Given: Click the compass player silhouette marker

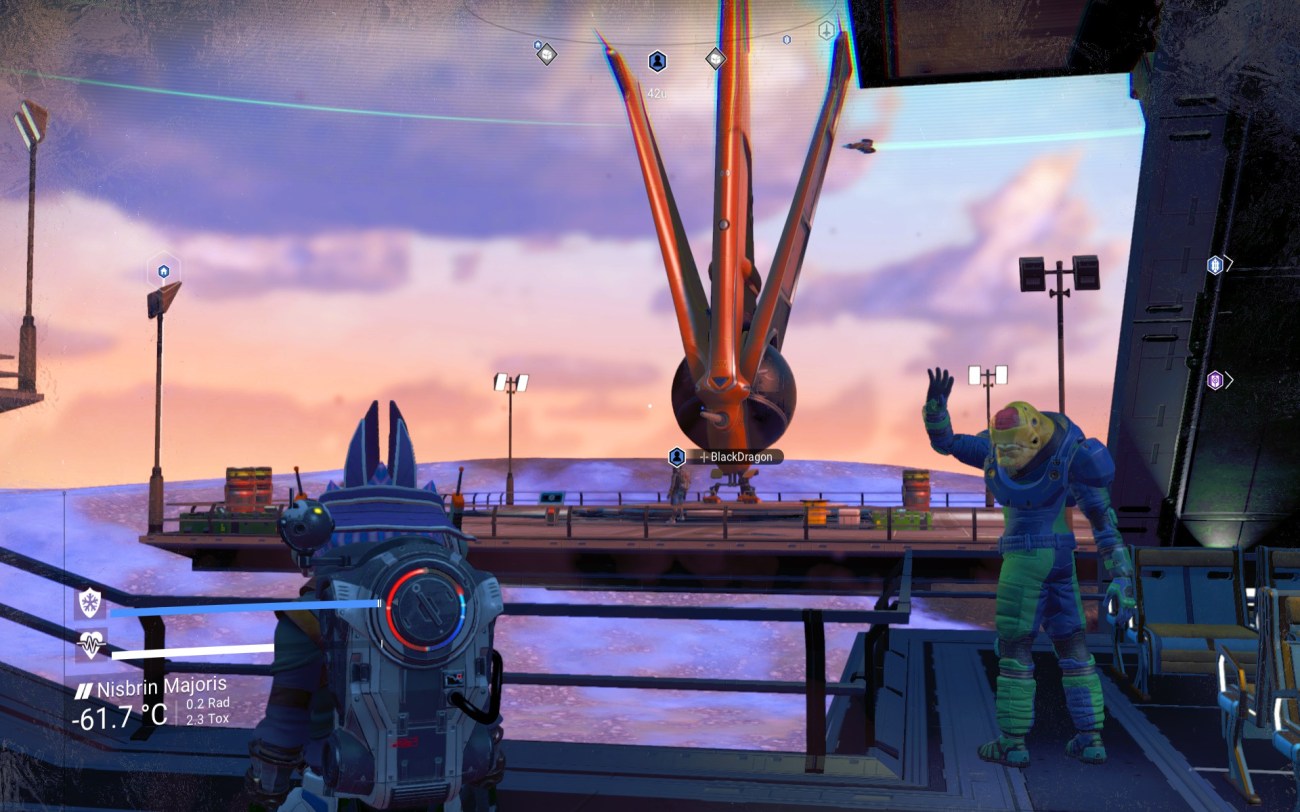Looking at the screenshot, I should tap(657, 61).
